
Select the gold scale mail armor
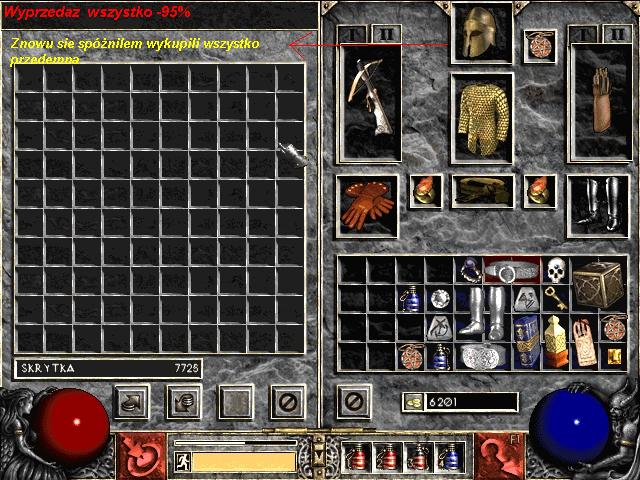(482, 118)
